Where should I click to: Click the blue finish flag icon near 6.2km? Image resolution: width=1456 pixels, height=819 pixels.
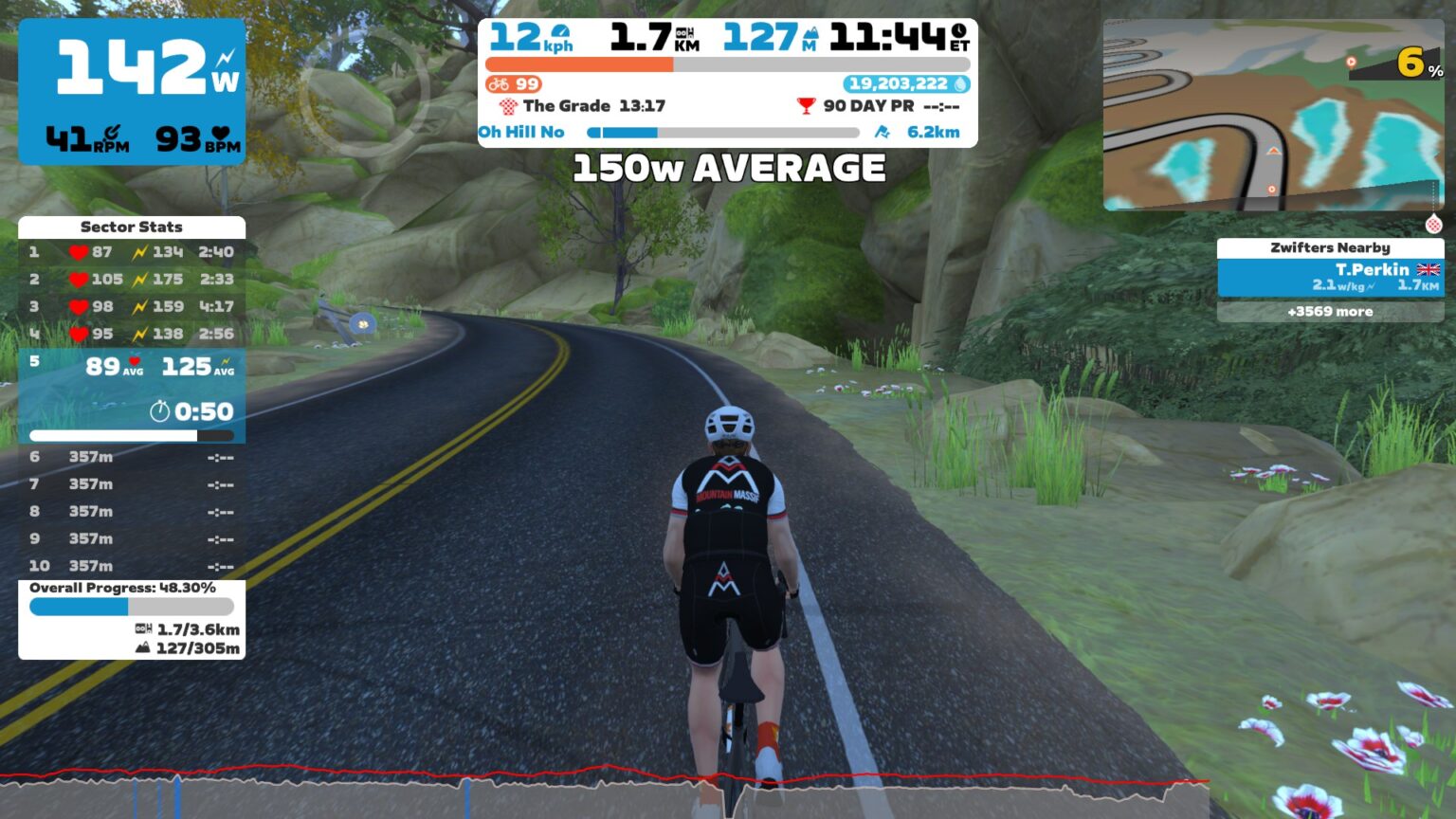[x=882, y=132]
